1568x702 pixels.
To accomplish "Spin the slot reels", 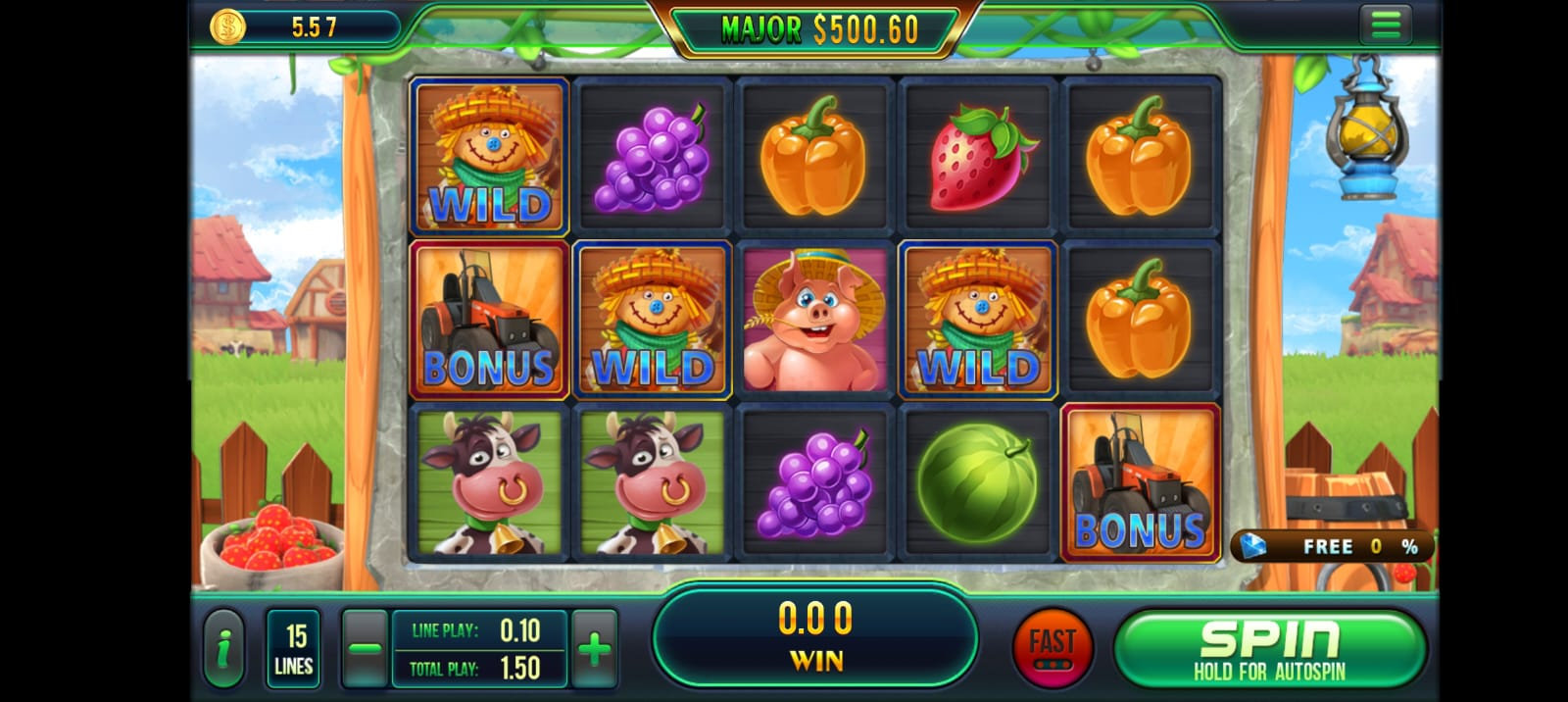I will 1269,649.
